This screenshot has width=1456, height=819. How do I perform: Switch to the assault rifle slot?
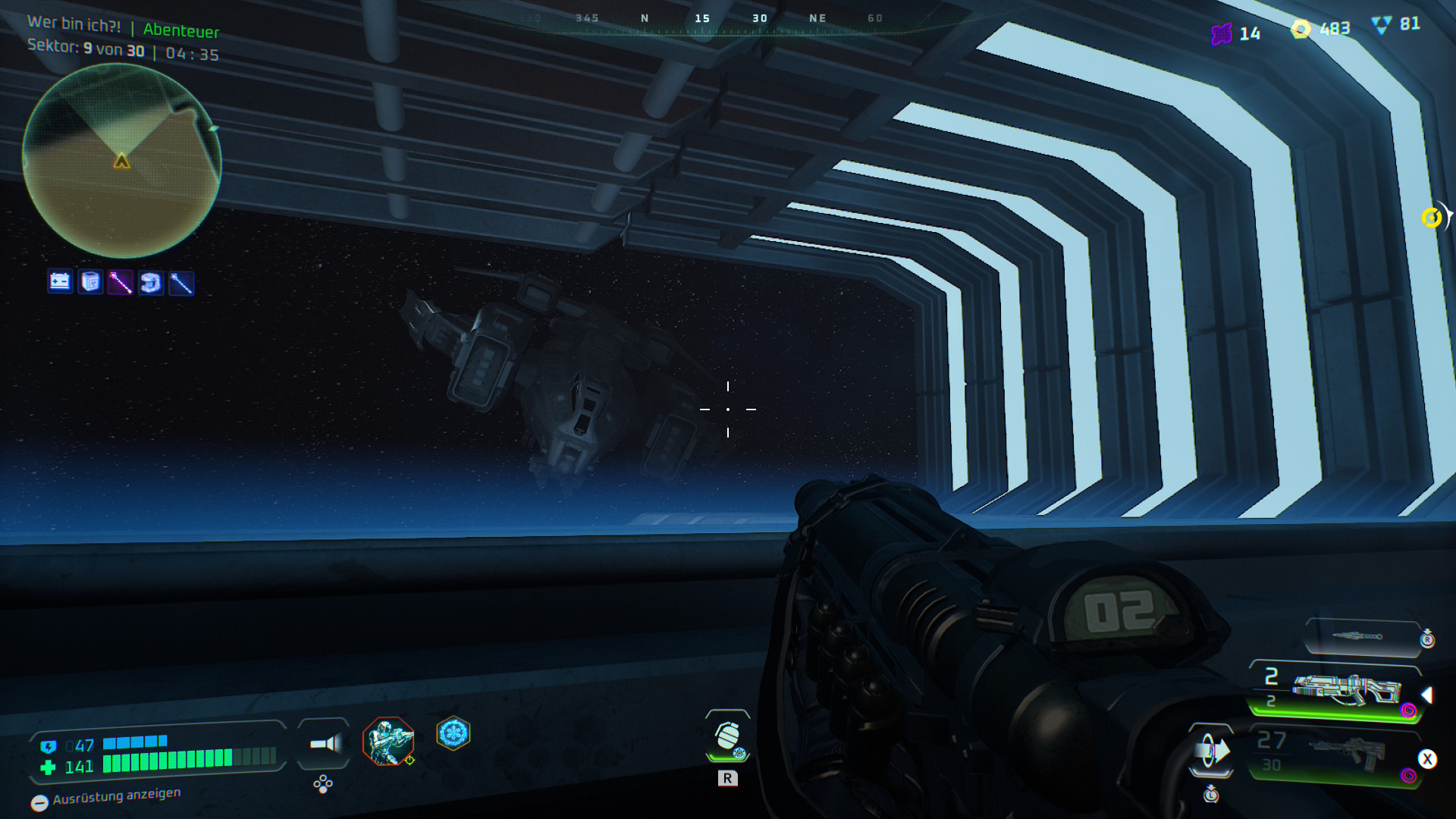[1336, 754]
